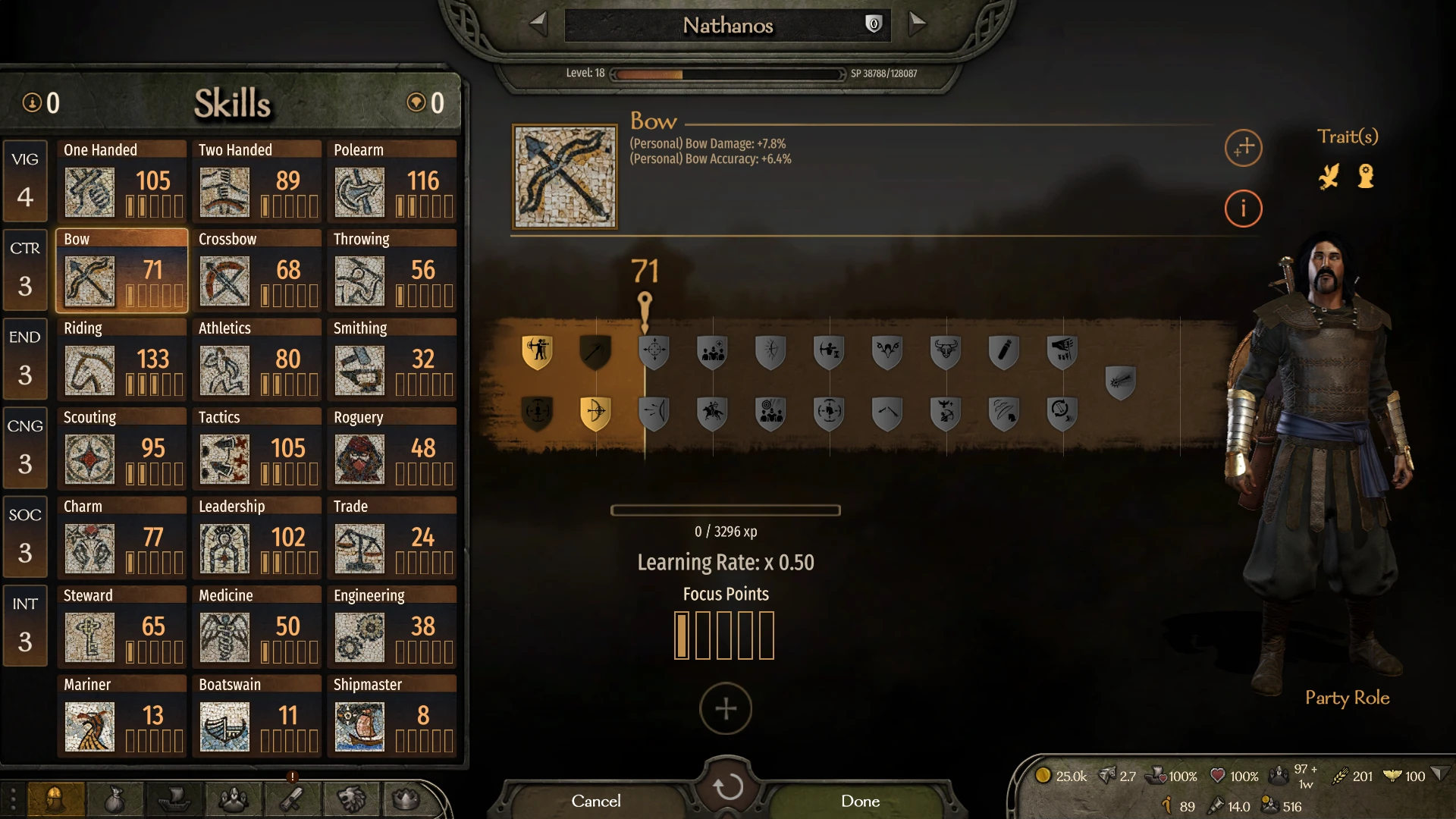Click the right arrow beside Nathanos

point(917,24)
